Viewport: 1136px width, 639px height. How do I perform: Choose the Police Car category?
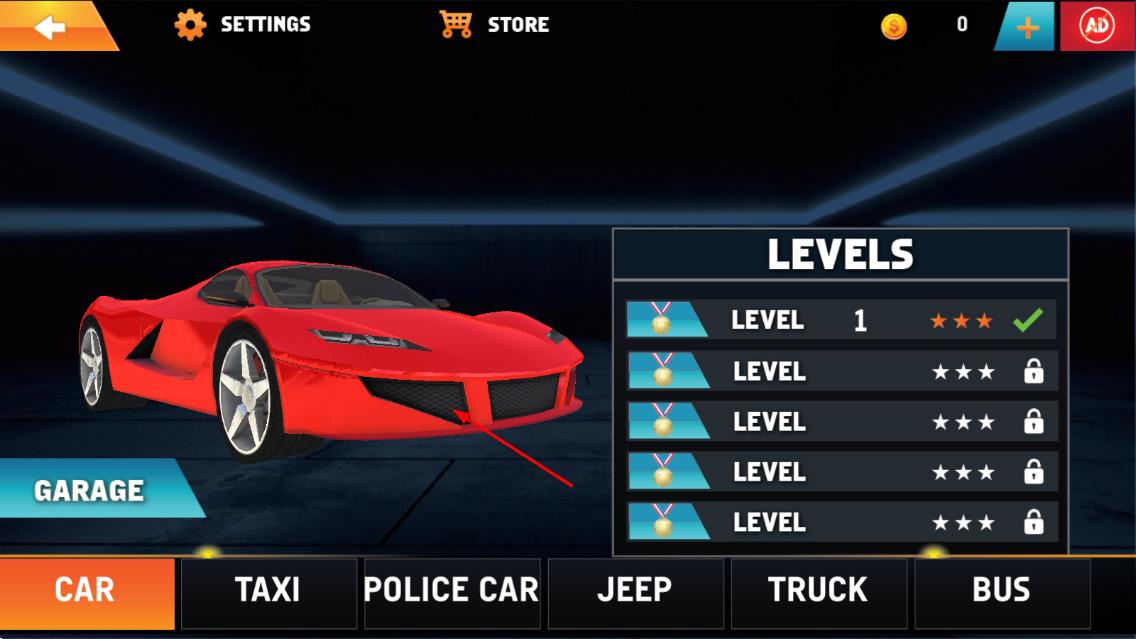(x=452, y=590)
